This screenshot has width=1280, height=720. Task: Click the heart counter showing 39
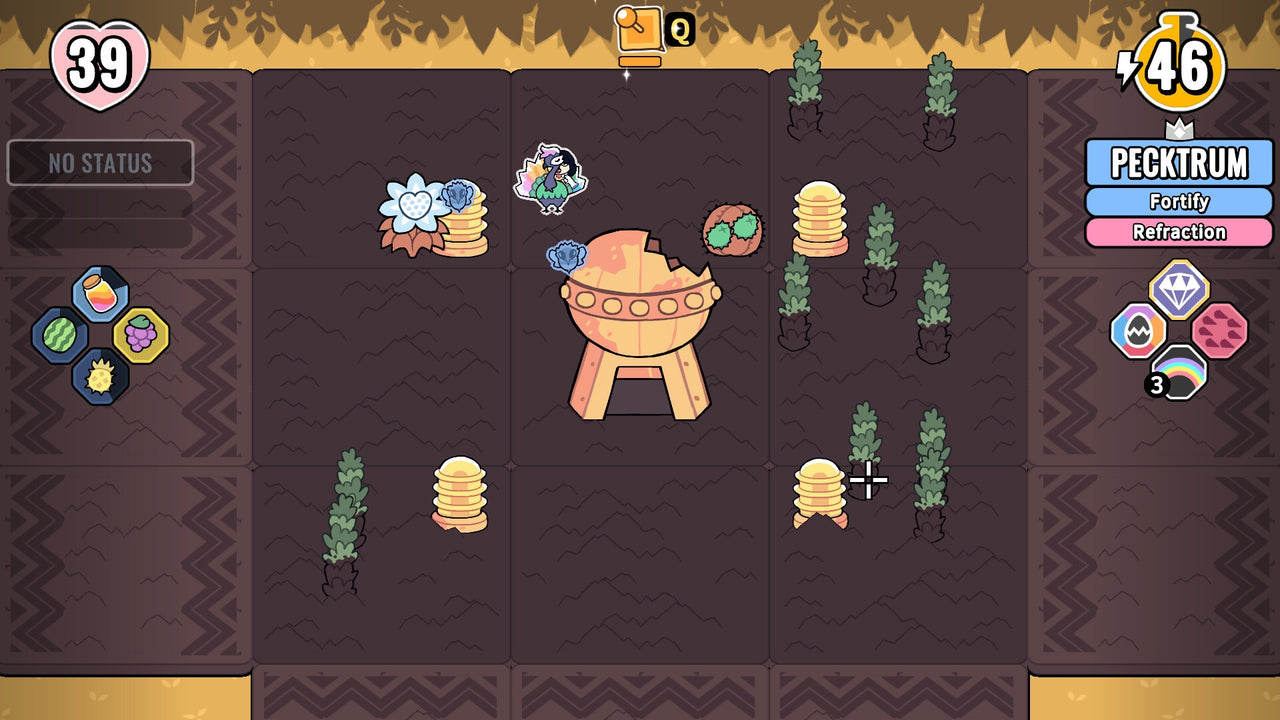(98, 63)
